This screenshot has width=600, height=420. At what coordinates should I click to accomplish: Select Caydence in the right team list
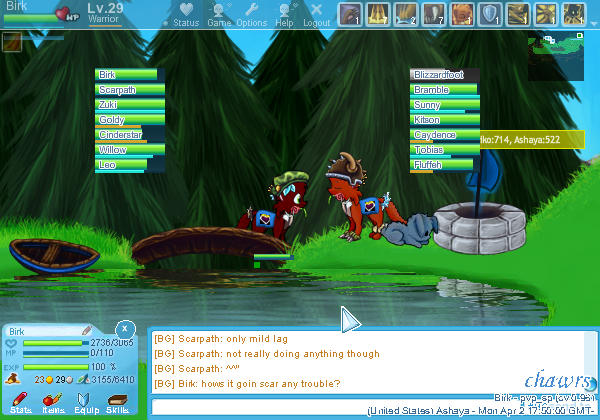click(x=444, y=135)
